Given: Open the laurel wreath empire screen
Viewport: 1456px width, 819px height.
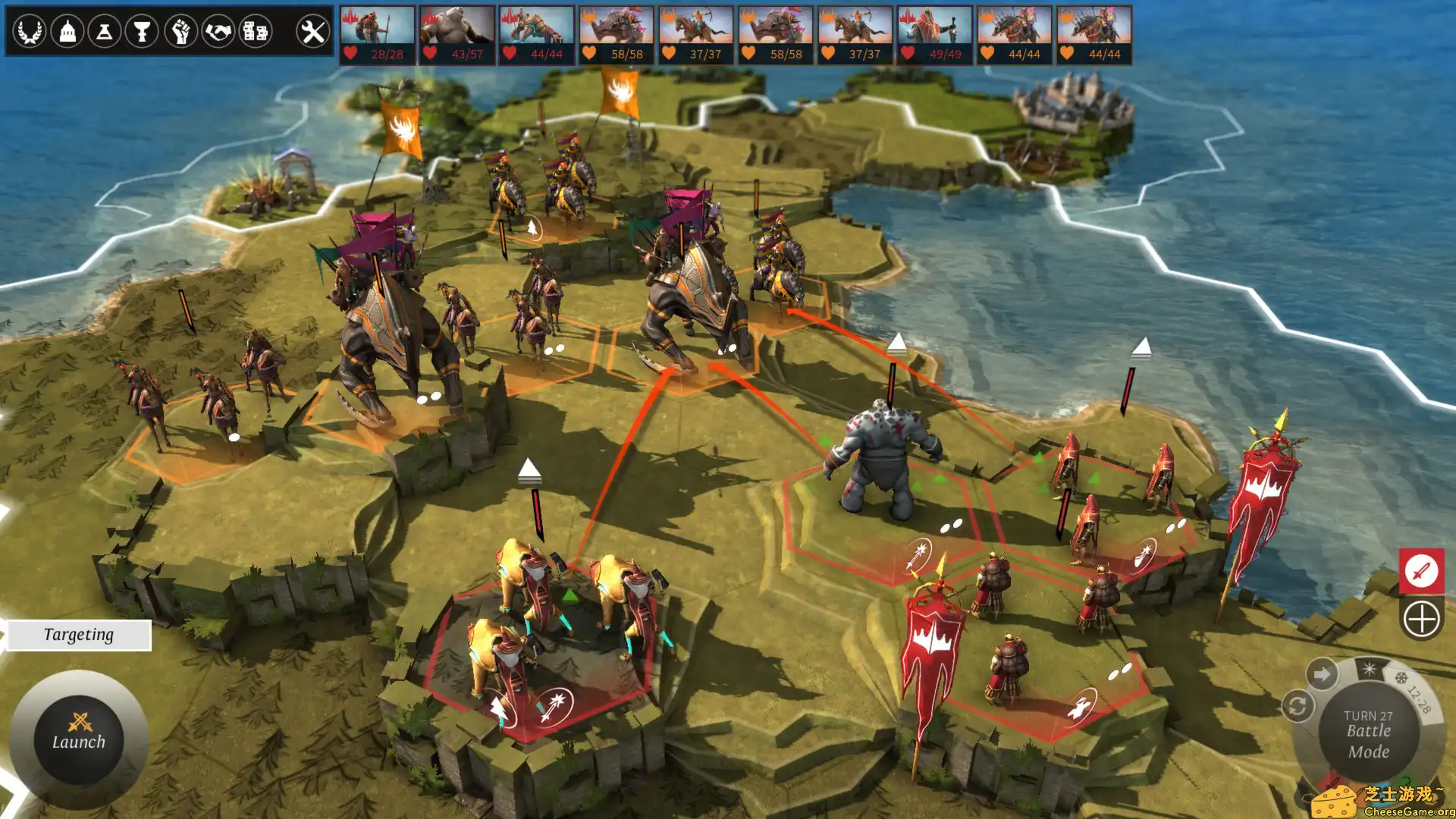Looking at the screenshot, I should click(30, 32).
